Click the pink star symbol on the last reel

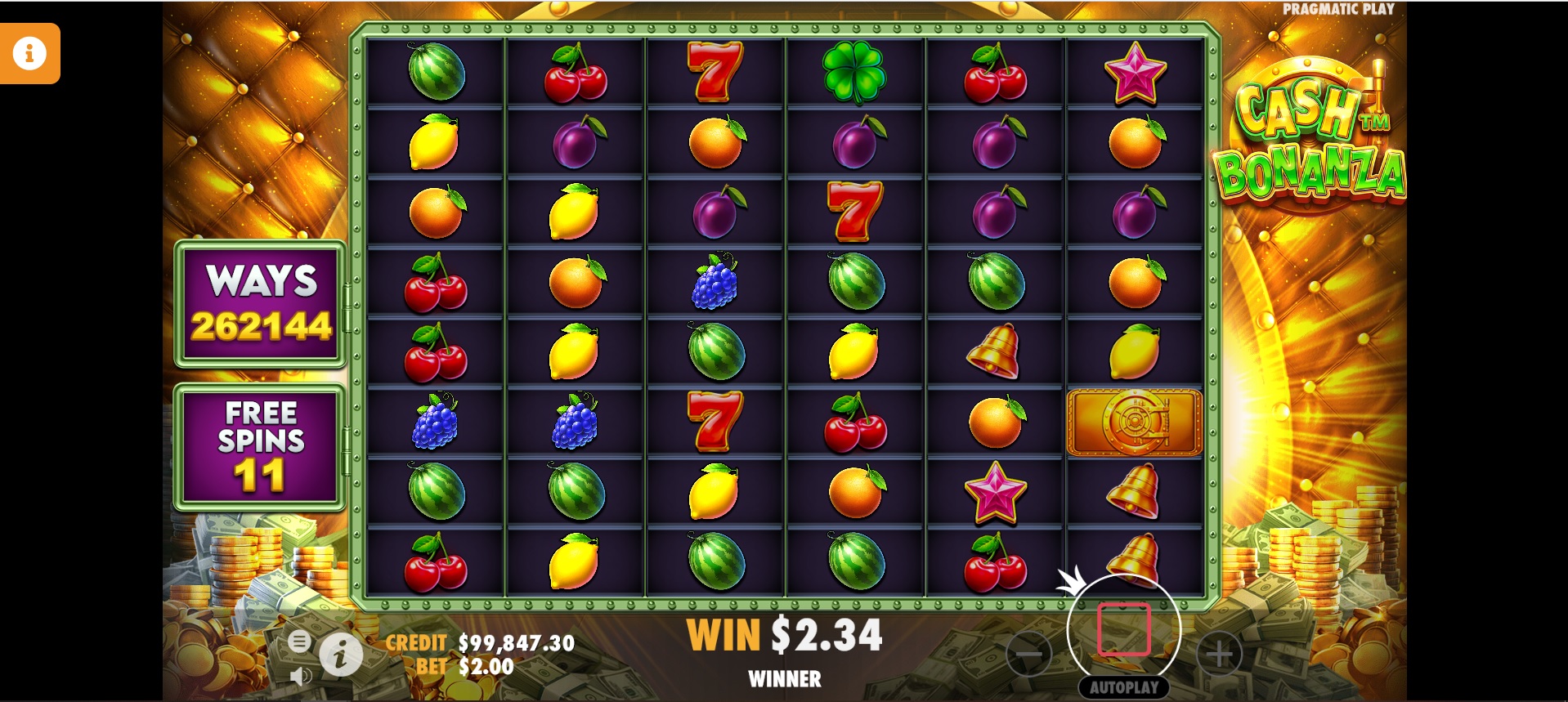1135,72
